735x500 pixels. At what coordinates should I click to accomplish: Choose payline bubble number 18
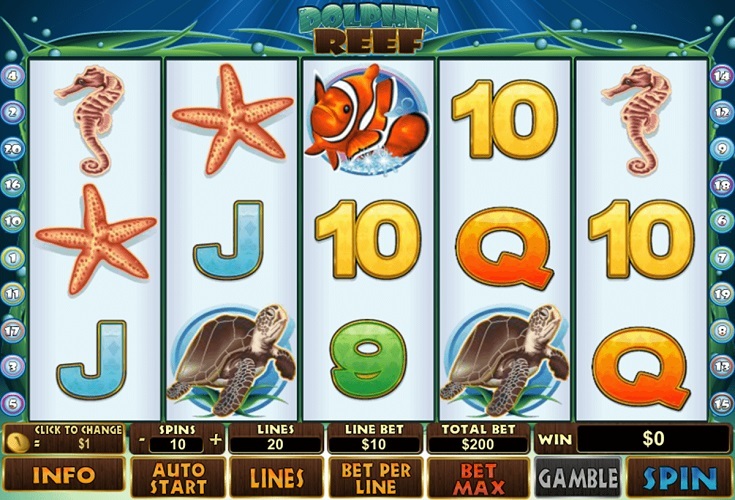pyautogui.click(x=721, y=184)
